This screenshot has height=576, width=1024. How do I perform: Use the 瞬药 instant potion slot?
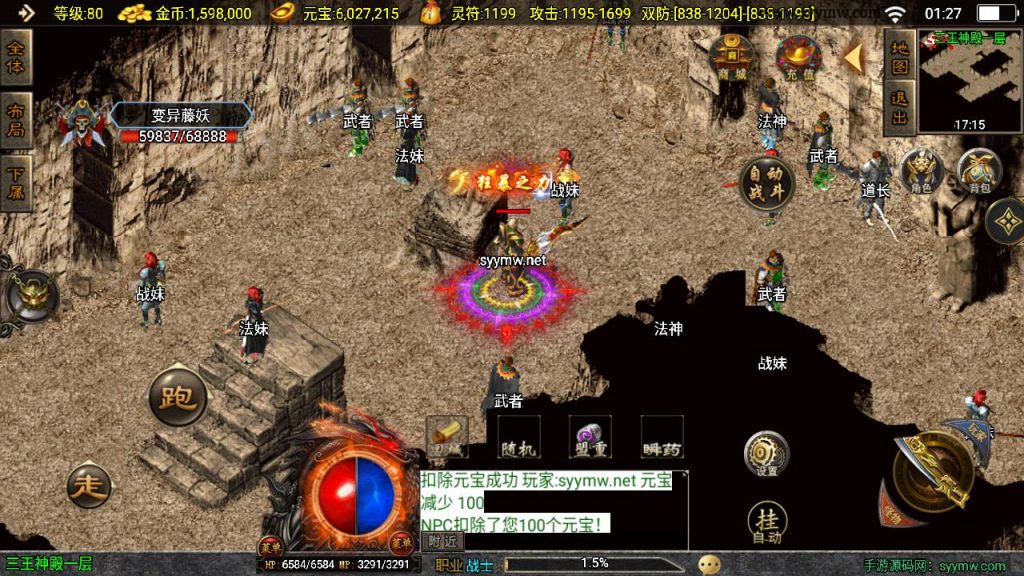(661, 437)
